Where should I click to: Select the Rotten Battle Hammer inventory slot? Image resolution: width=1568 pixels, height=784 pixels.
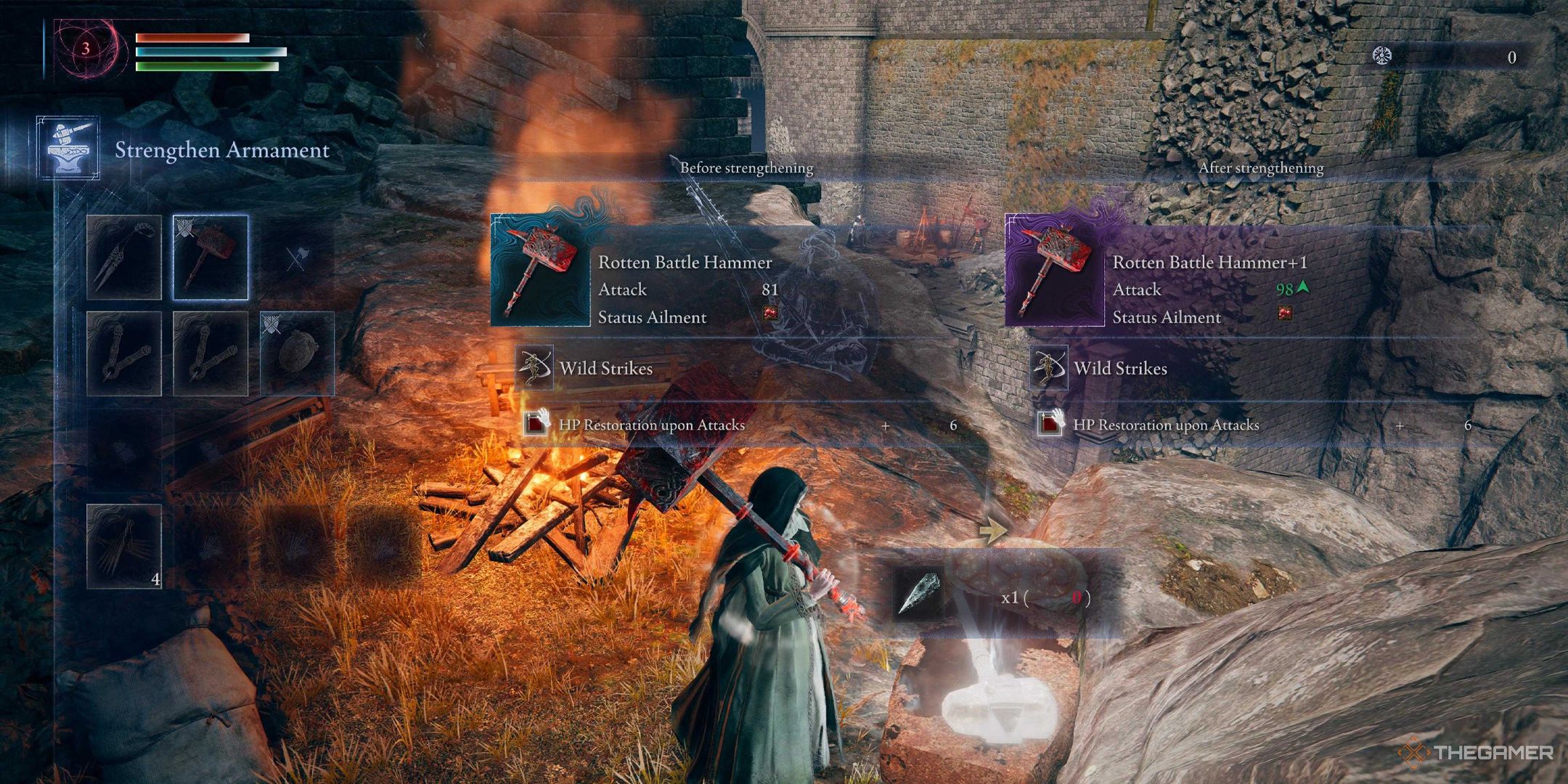[211, 257]
